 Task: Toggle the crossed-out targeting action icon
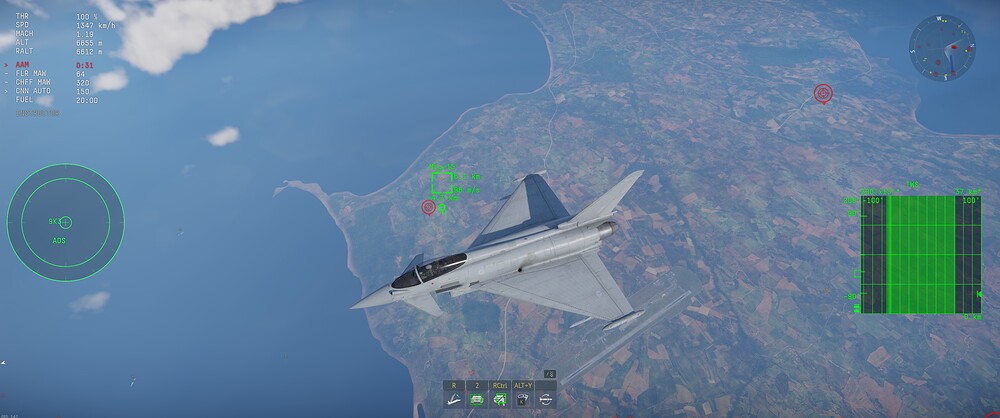tap(500, 399)
